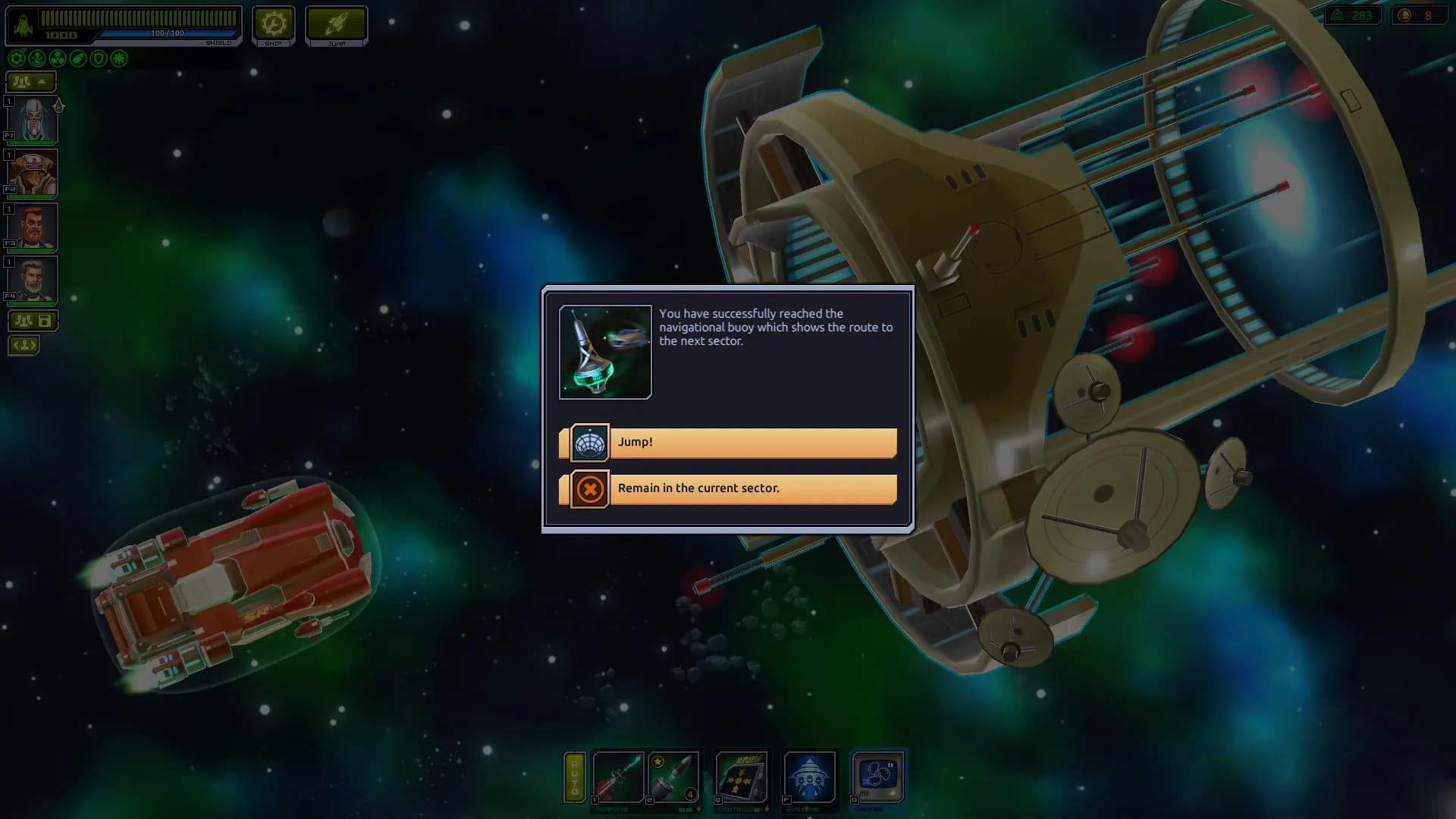The image size is (1456, 819).
Task: Choose Remain in the current sector
Action: point(728,488)
